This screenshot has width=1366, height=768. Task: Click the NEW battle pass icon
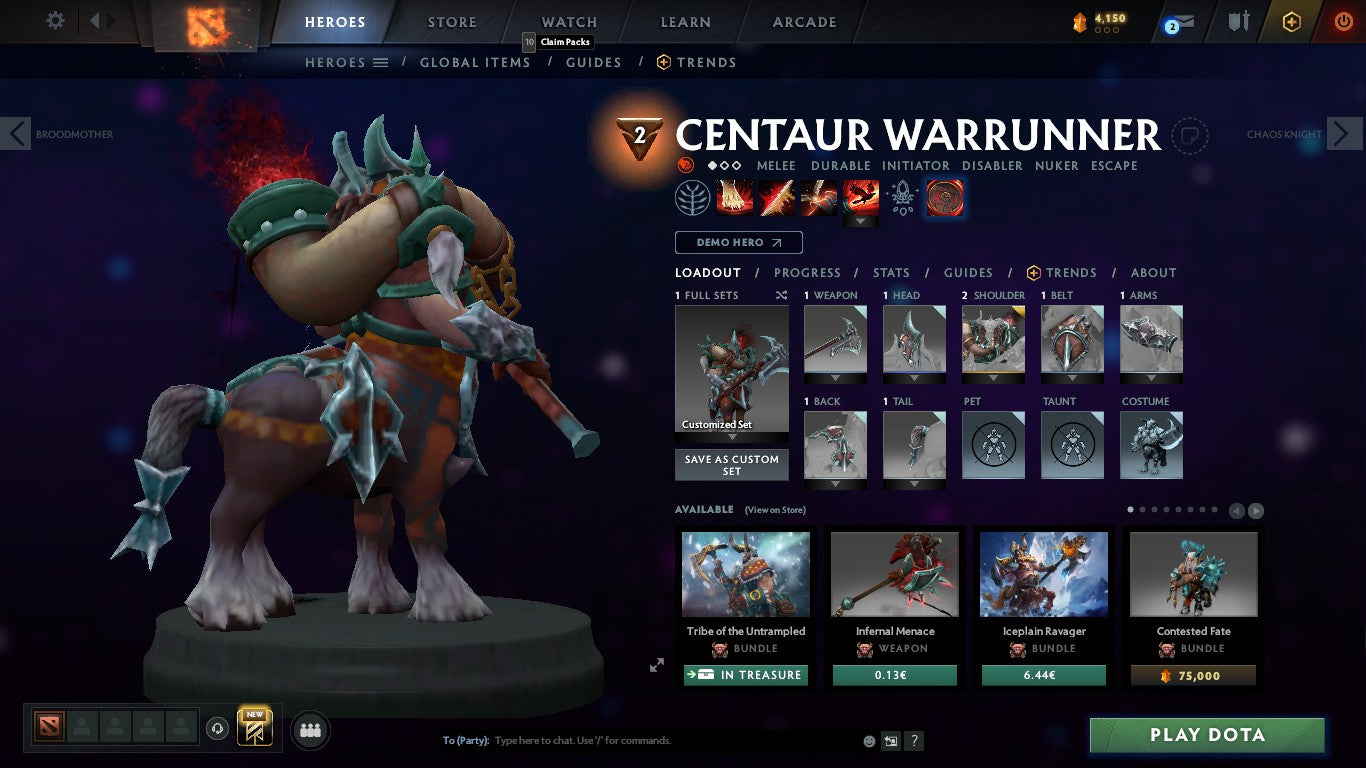253,728
